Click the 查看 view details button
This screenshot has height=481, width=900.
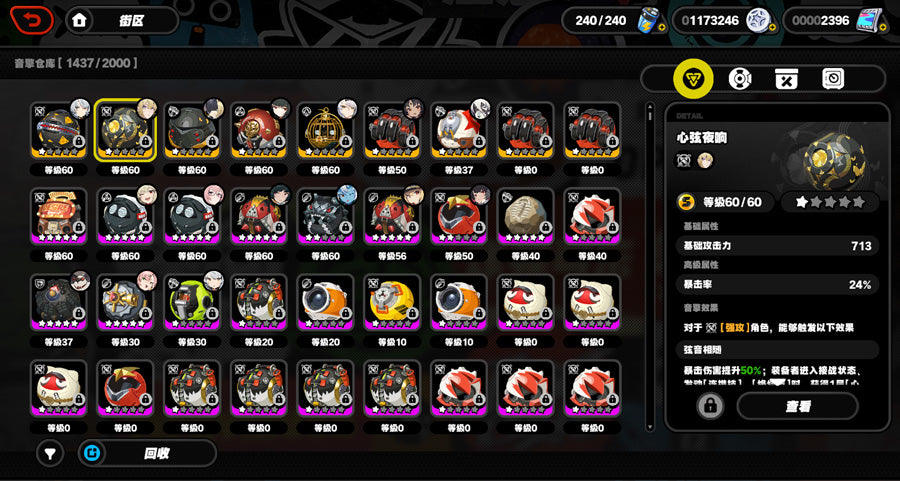click(797, 406)
